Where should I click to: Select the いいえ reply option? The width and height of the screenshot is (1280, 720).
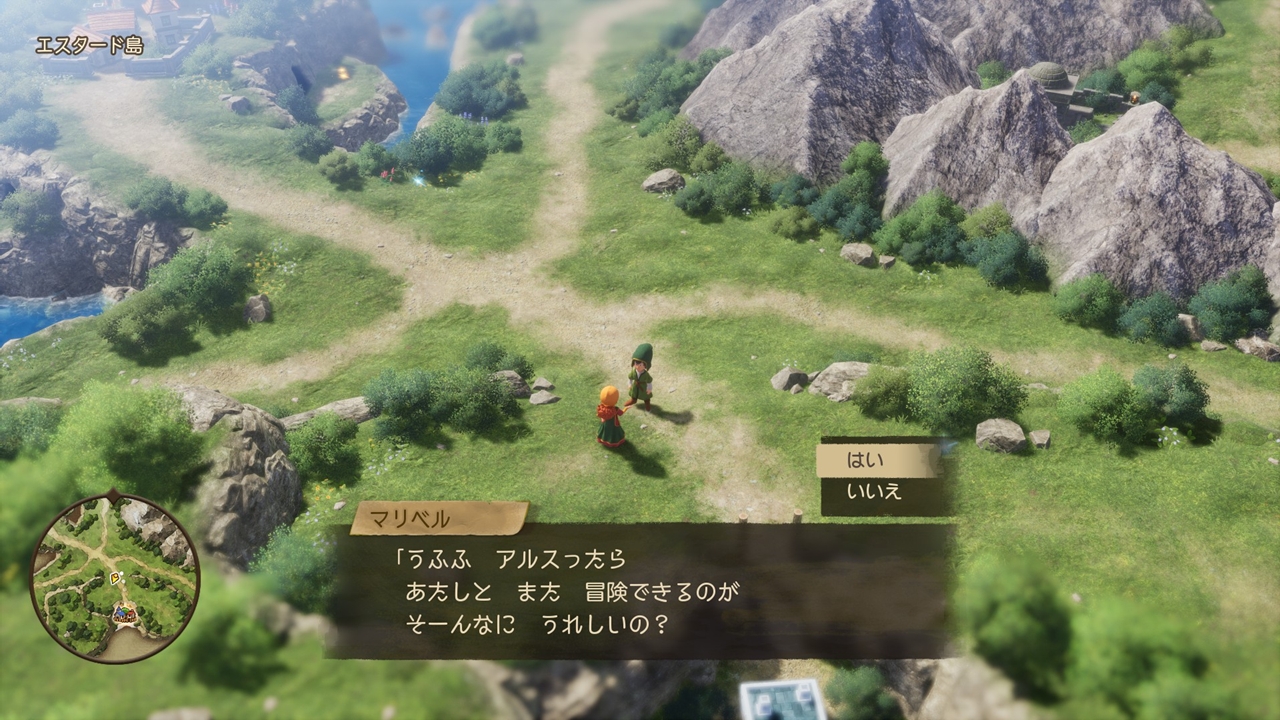877,492
